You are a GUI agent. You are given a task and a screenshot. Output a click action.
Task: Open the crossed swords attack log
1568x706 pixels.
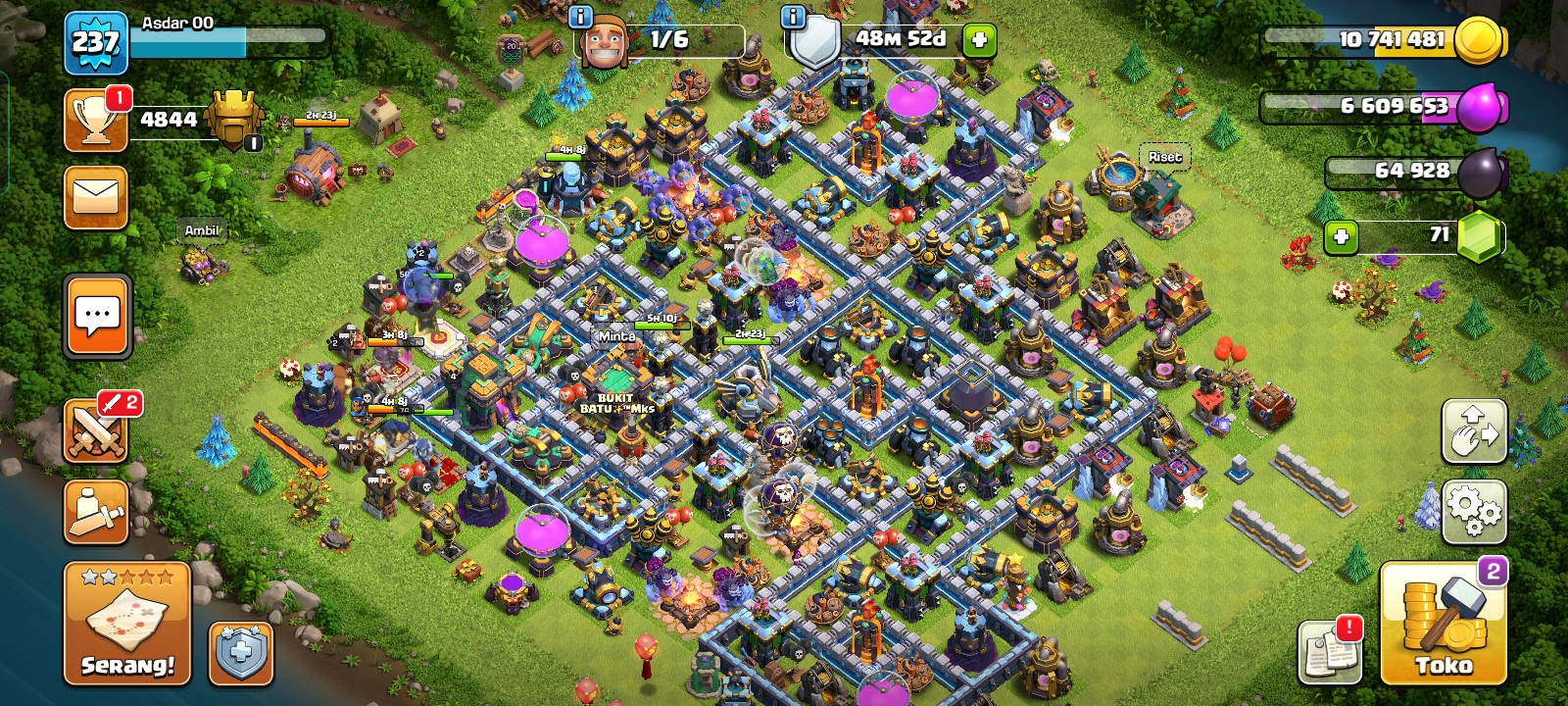coord(96,430)
